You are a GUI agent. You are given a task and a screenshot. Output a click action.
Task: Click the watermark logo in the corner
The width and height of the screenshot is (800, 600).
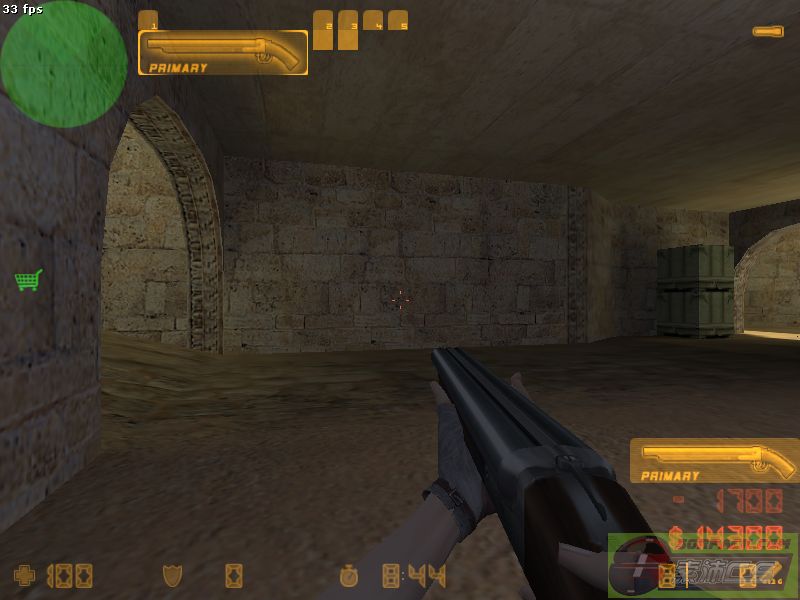[703, 566]
